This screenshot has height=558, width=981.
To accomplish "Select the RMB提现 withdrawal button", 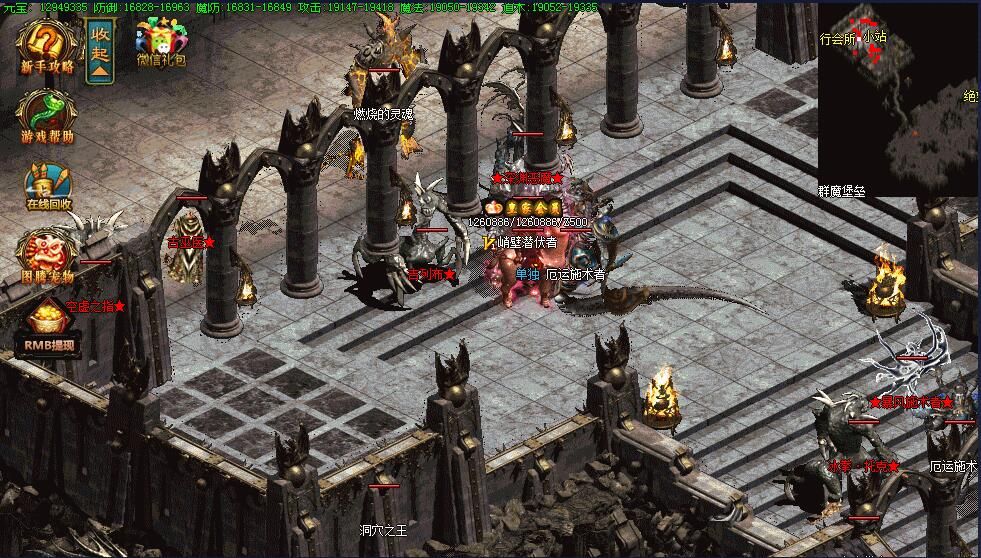I will 46,330.
